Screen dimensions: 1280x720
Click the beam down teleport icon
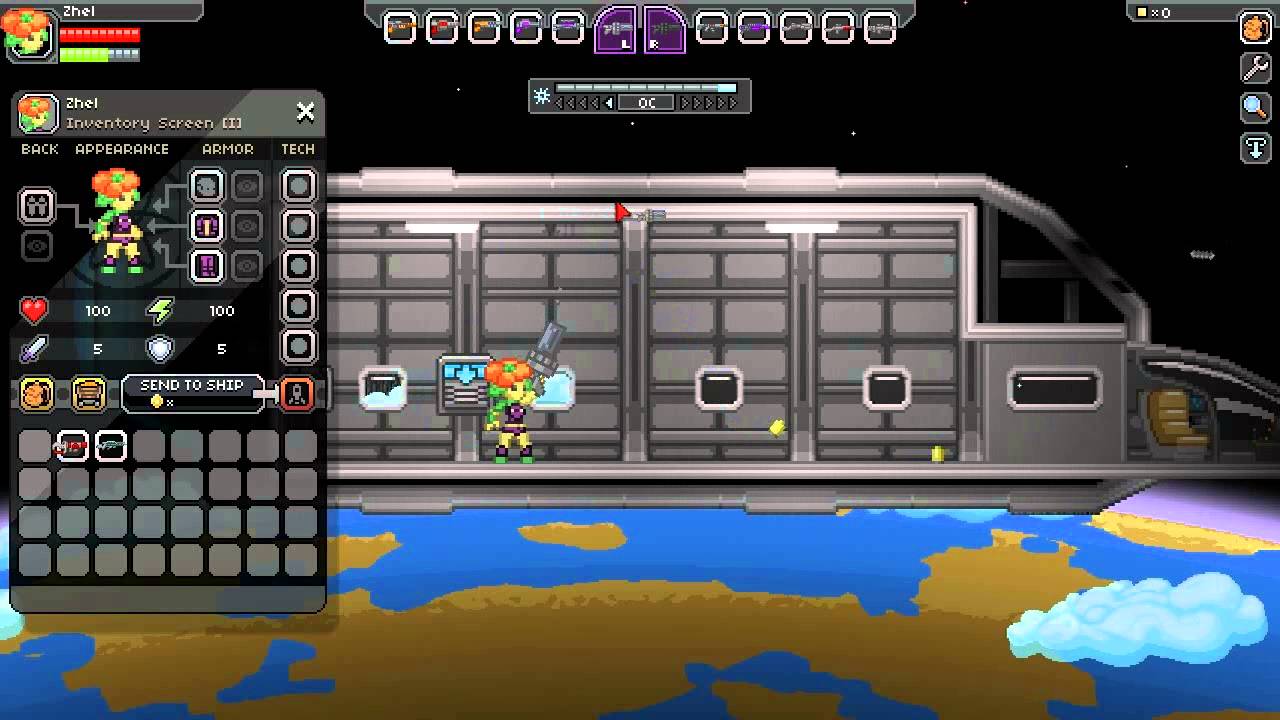[1256, 148]
